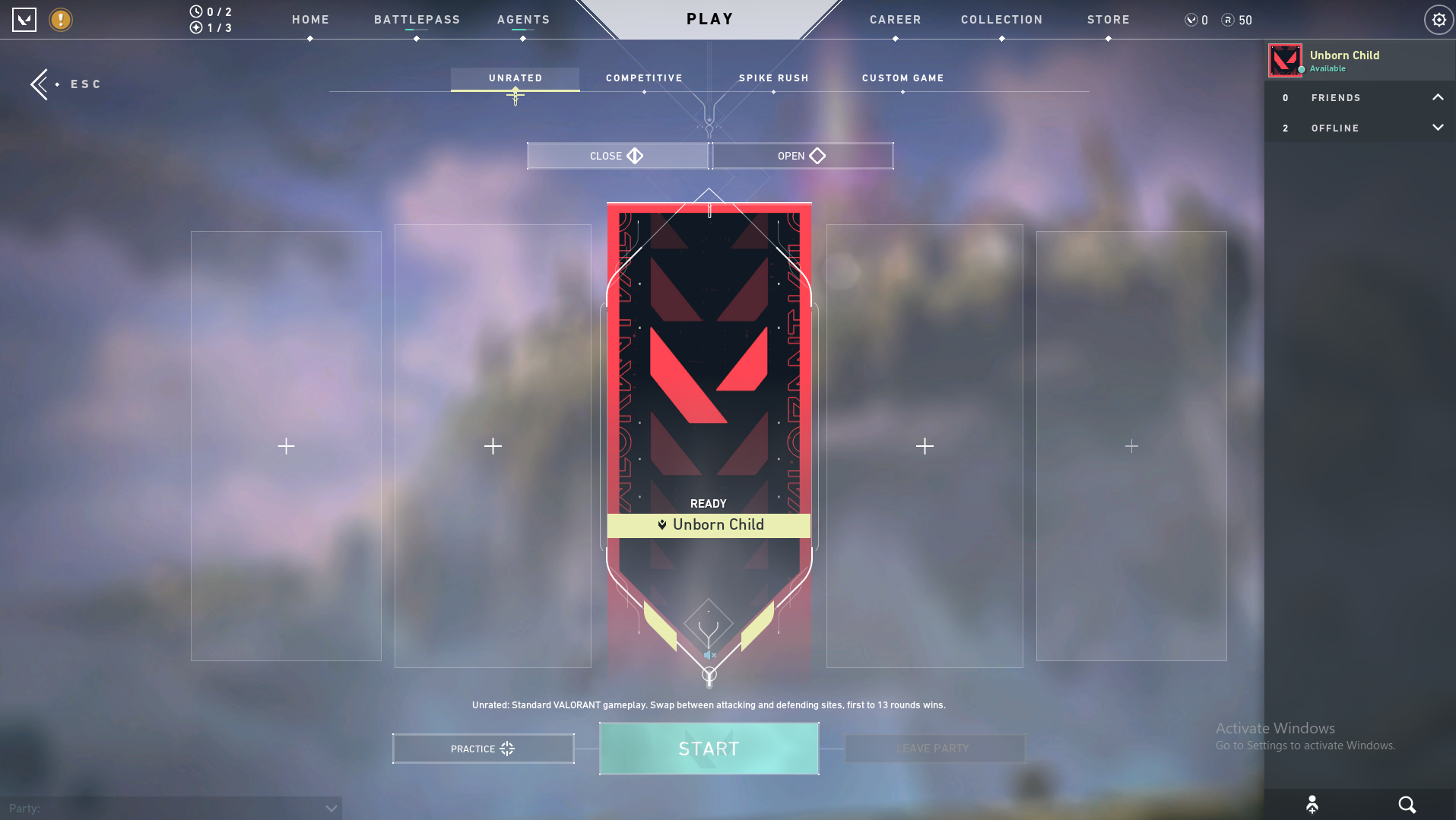The image size is (1456, 820).
Task: Select the SPIKE RUSH mode tab
Action: (773, 78)
